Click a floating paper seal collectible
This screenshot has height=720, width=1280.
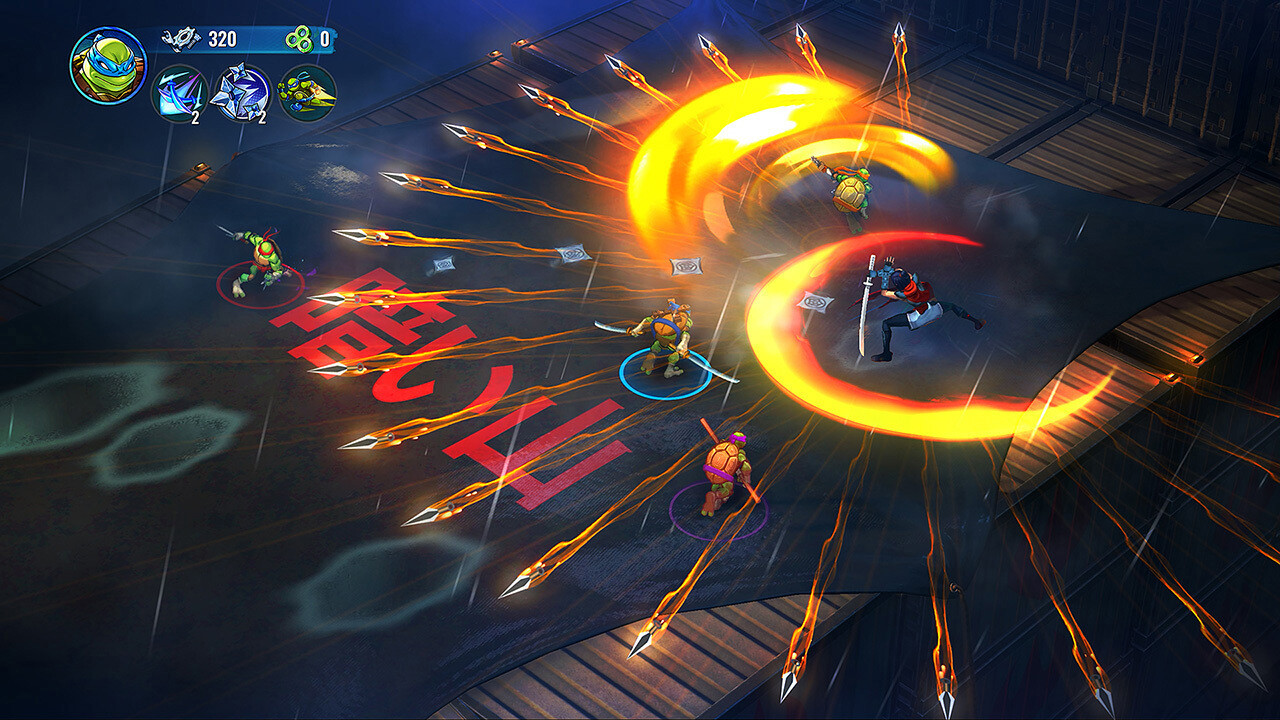pyautogui.click(x=688, y=268)
